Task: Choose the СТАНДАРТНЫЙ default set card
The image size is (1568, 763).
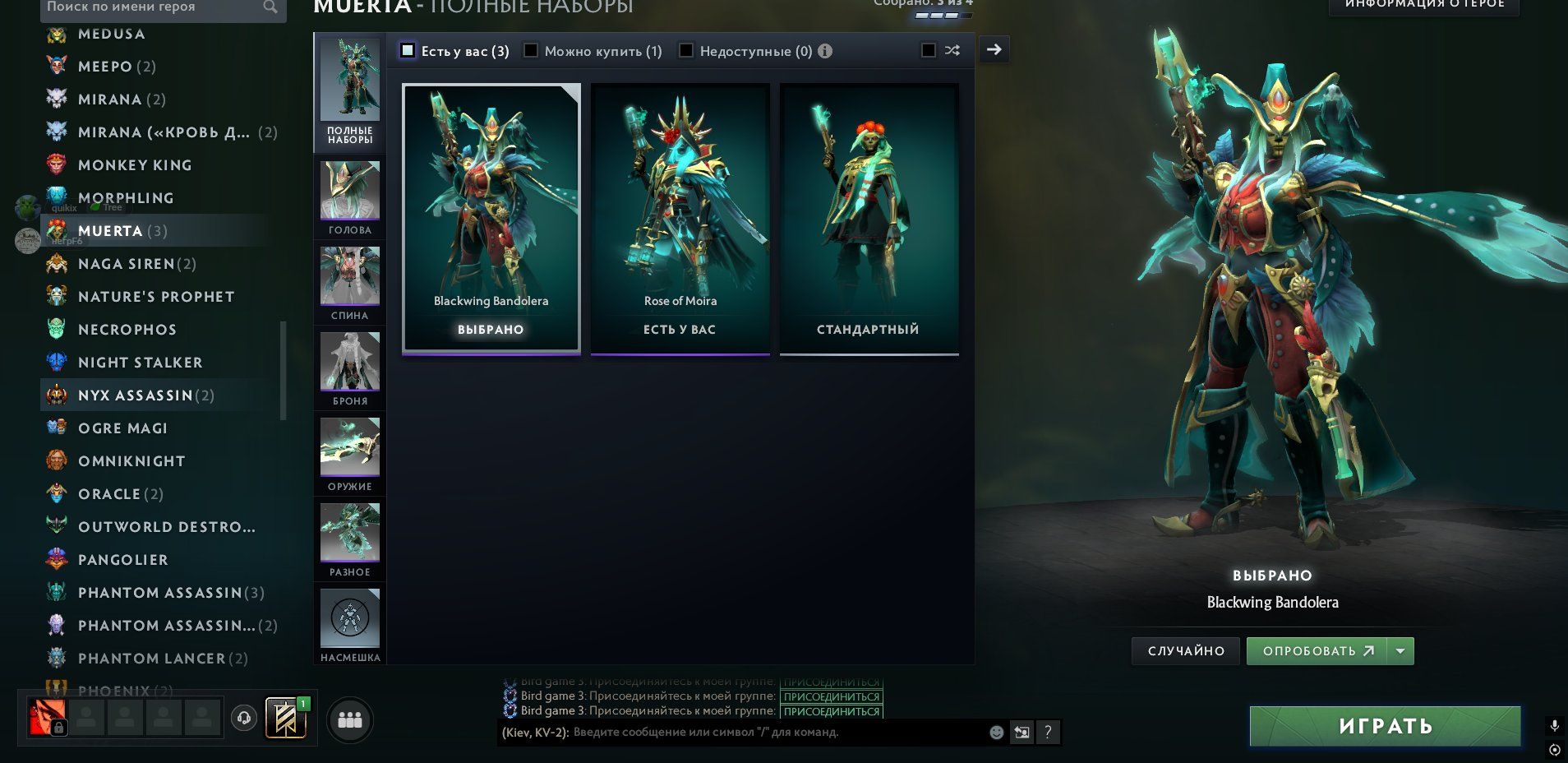Action: coord(869,219)
